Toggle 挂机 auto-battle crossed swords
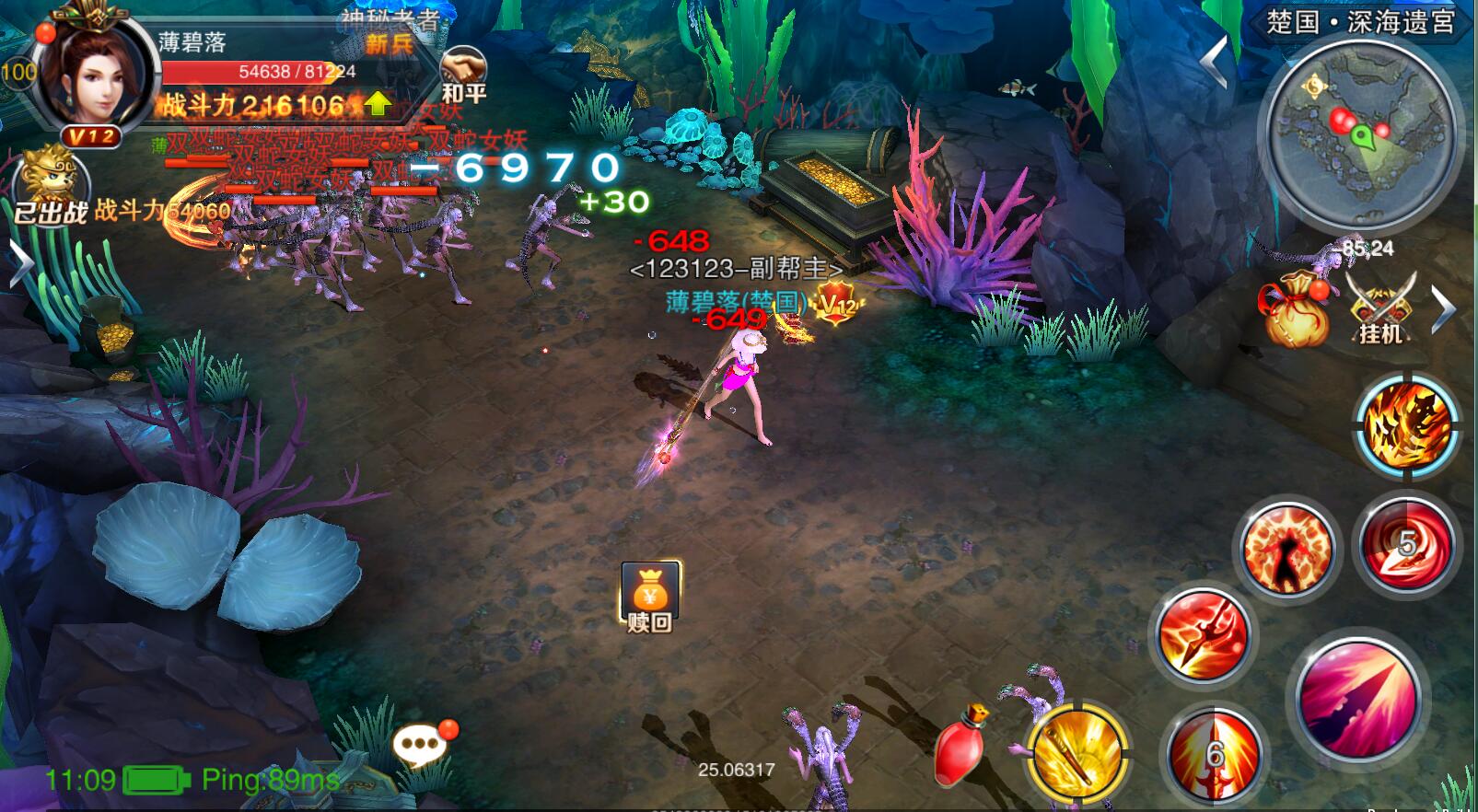Viewport: 1478px width, 812px height. tap(1379, 307)
